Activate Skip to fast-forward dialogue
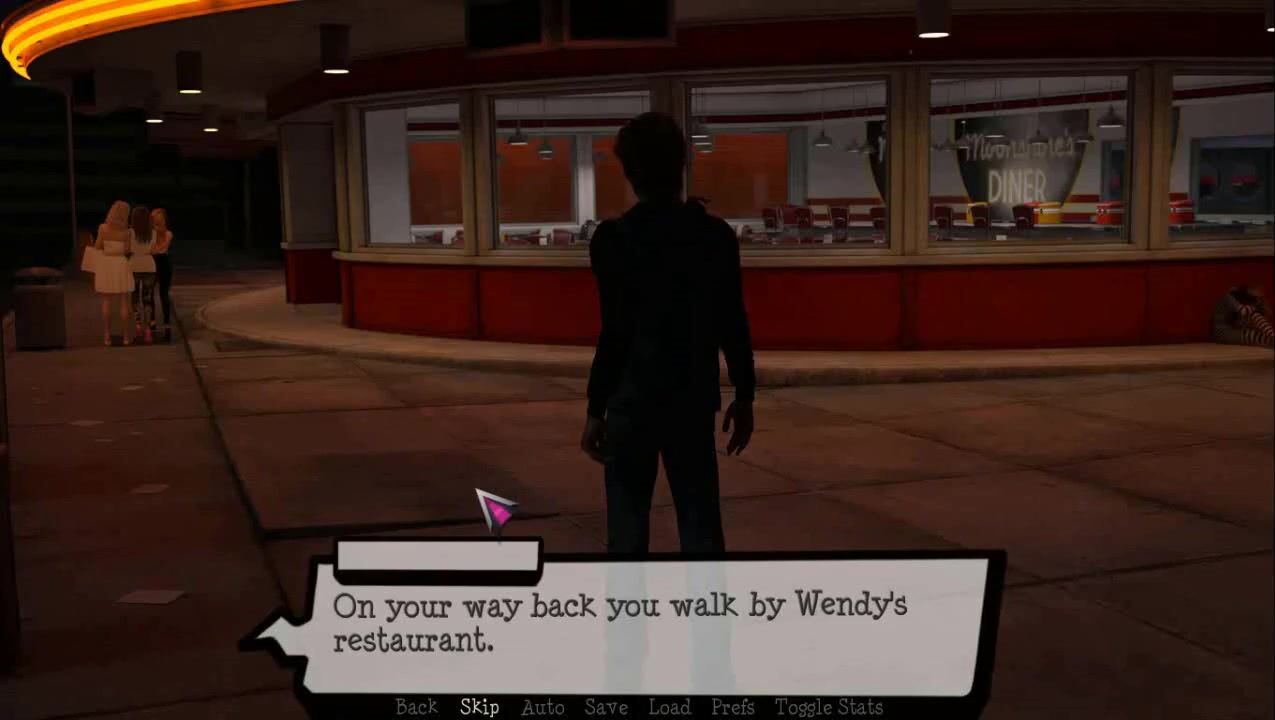The height and width of the screenshot is (720, 1275). [479, 707]
